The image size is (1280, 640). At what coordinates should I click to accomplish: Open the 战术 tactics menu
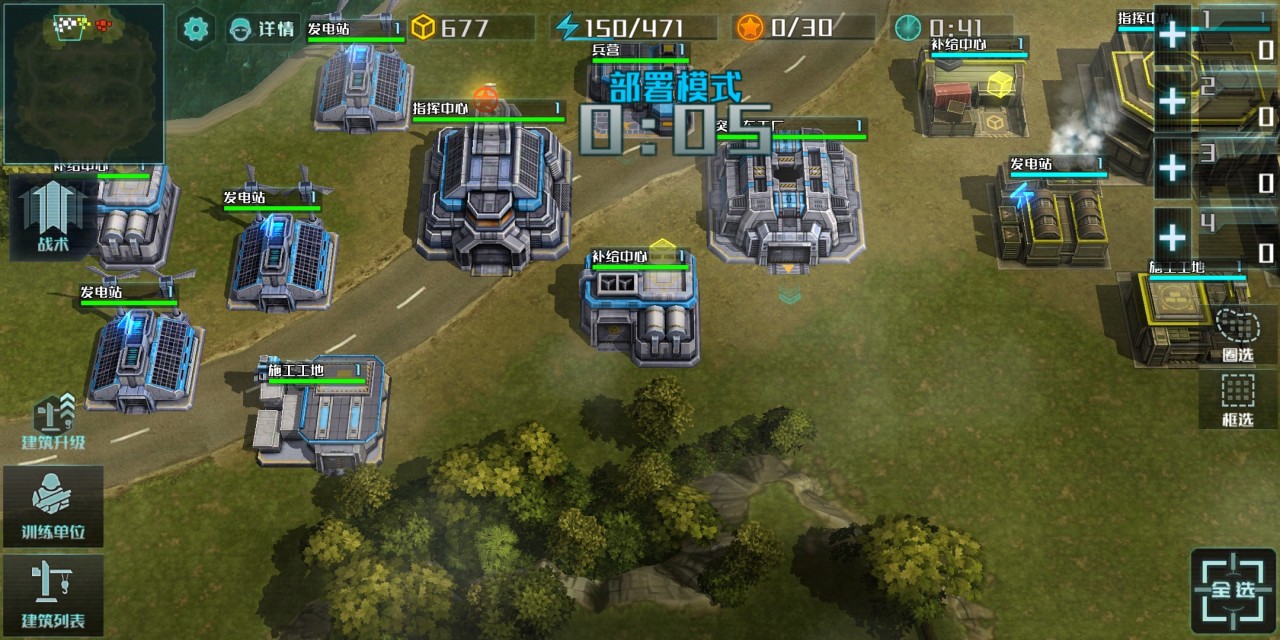[52, 218]
